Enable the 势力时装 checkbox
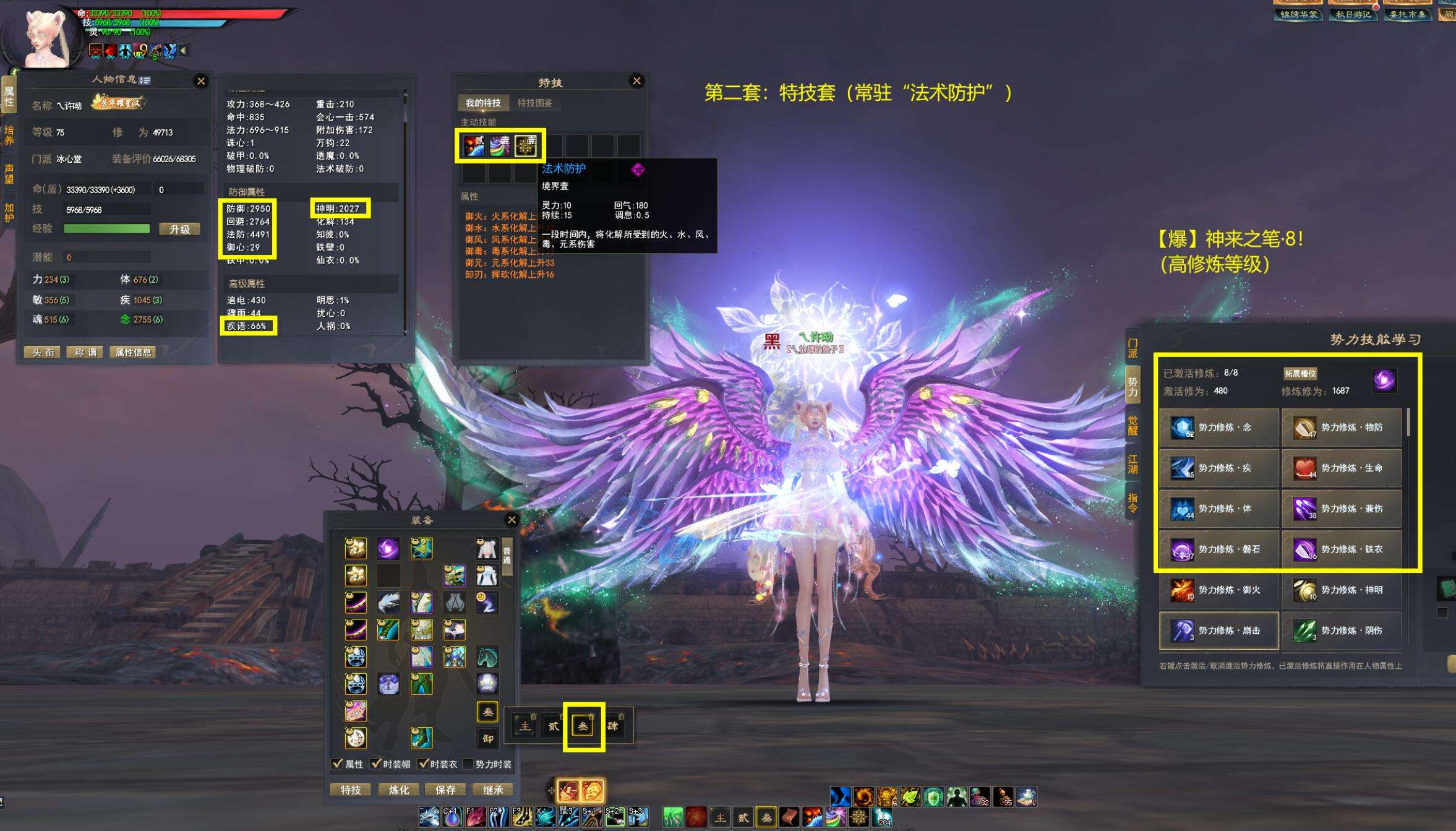Screen dimensions: 1456x831 pyautogui.click(x=468, y=764)
